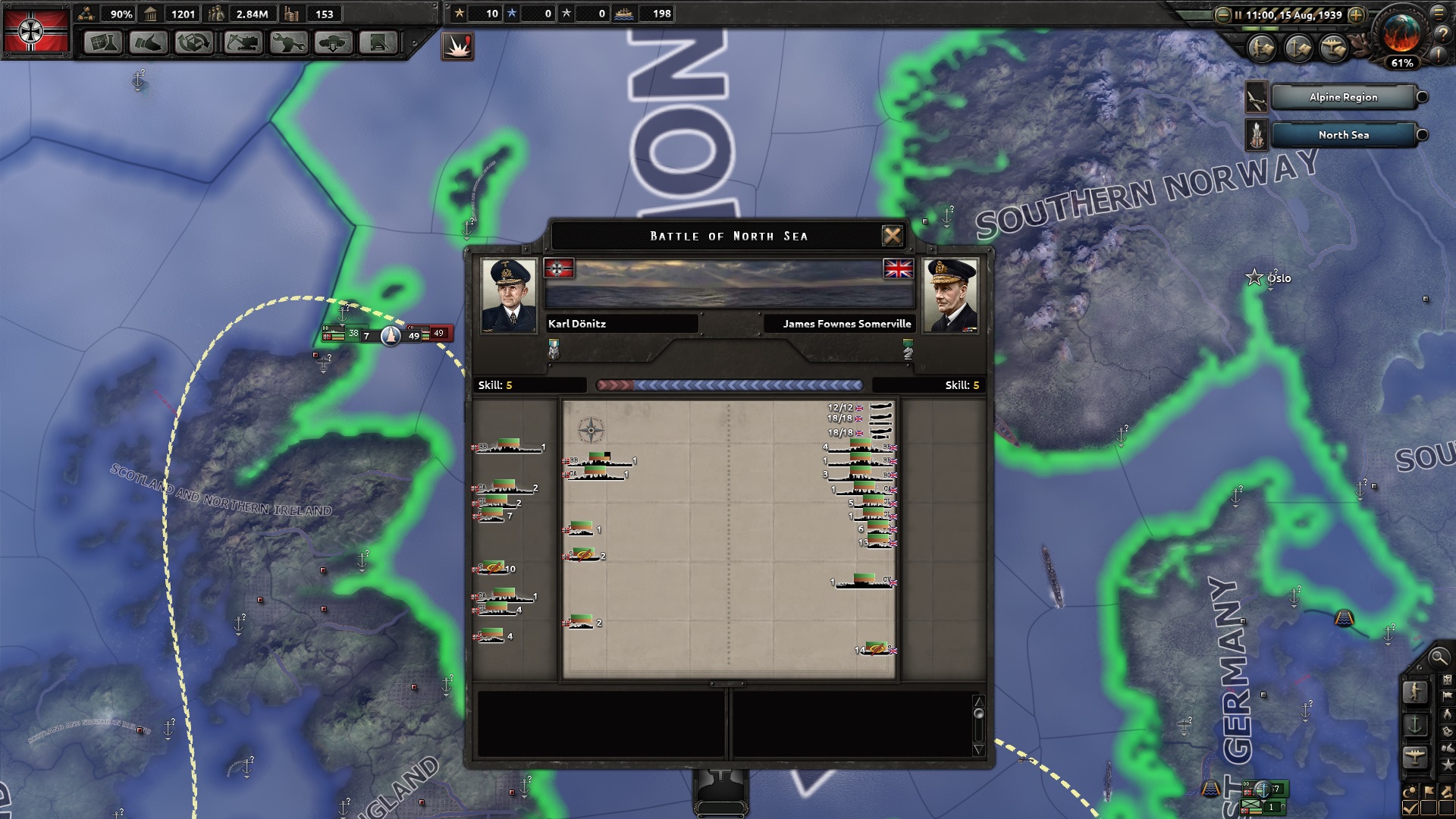Open the tank deployment menu

(334, 43)
